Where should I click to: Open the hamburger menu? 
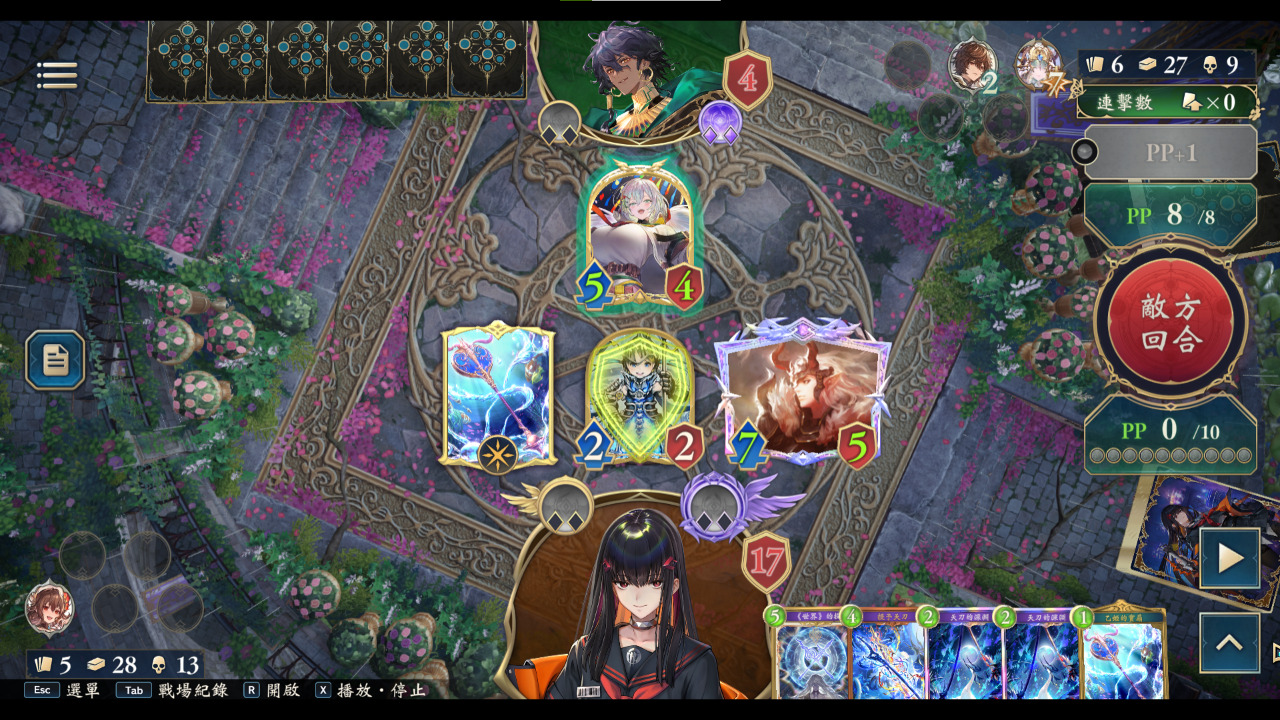[57, 75]
